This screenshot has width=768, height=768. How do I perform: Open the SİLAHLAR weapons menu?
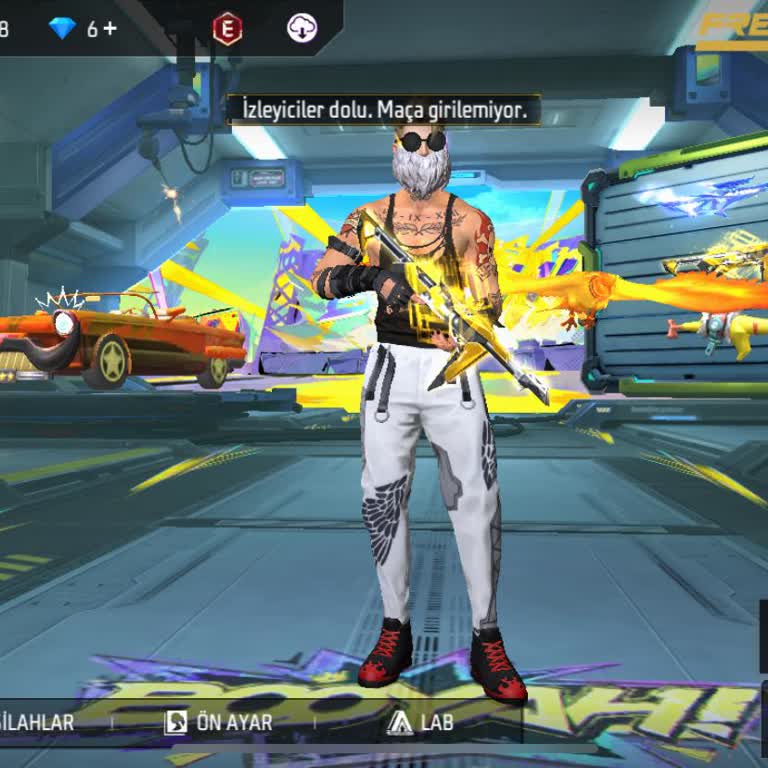[38, 722]
